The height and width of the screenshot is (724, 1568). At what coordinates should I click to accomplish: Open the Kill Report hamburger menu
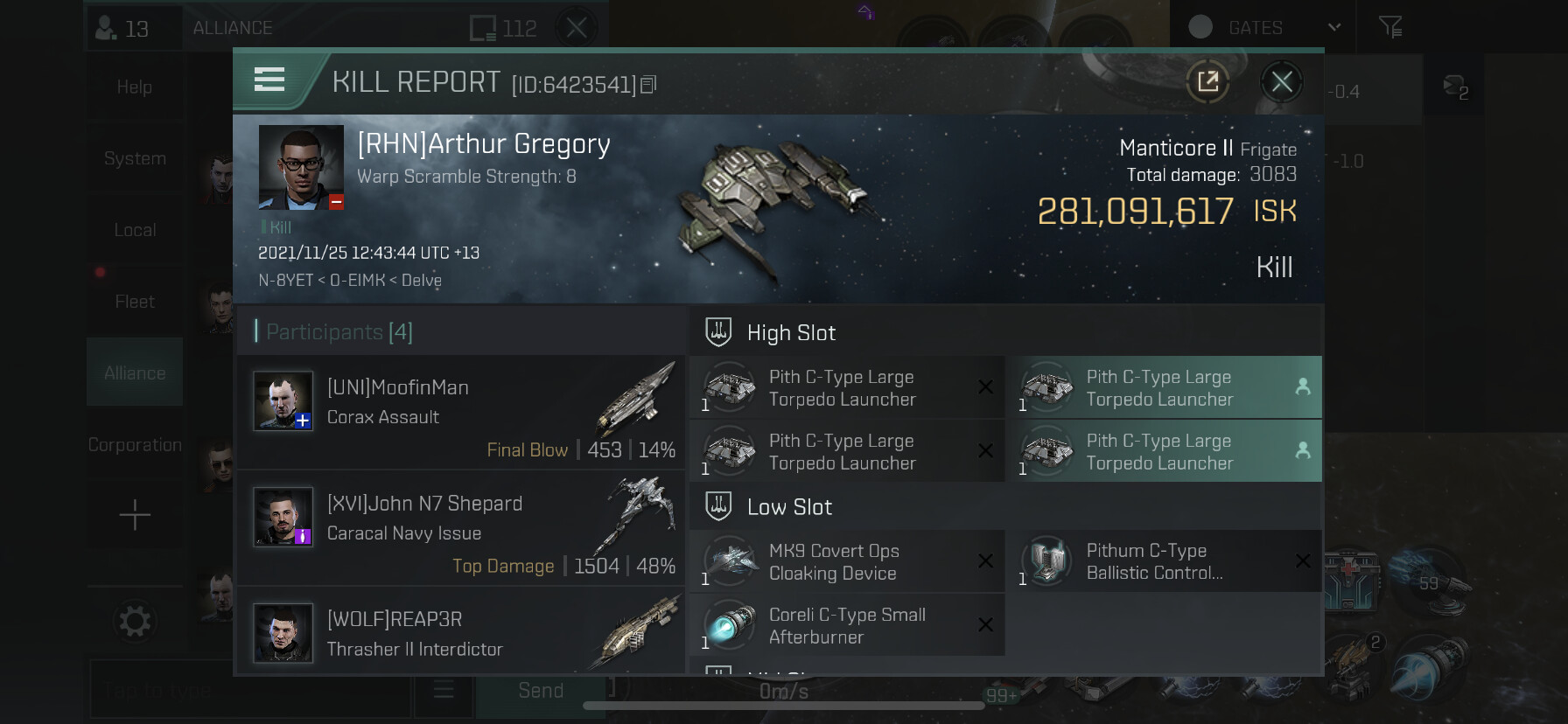[269, 80]
